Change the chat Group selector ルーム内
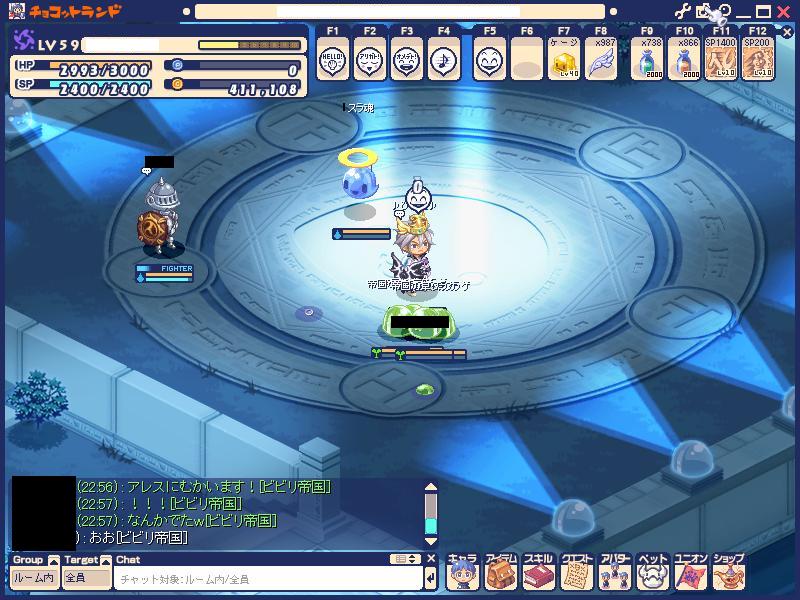The image size is (800, 600). (34, 578)
